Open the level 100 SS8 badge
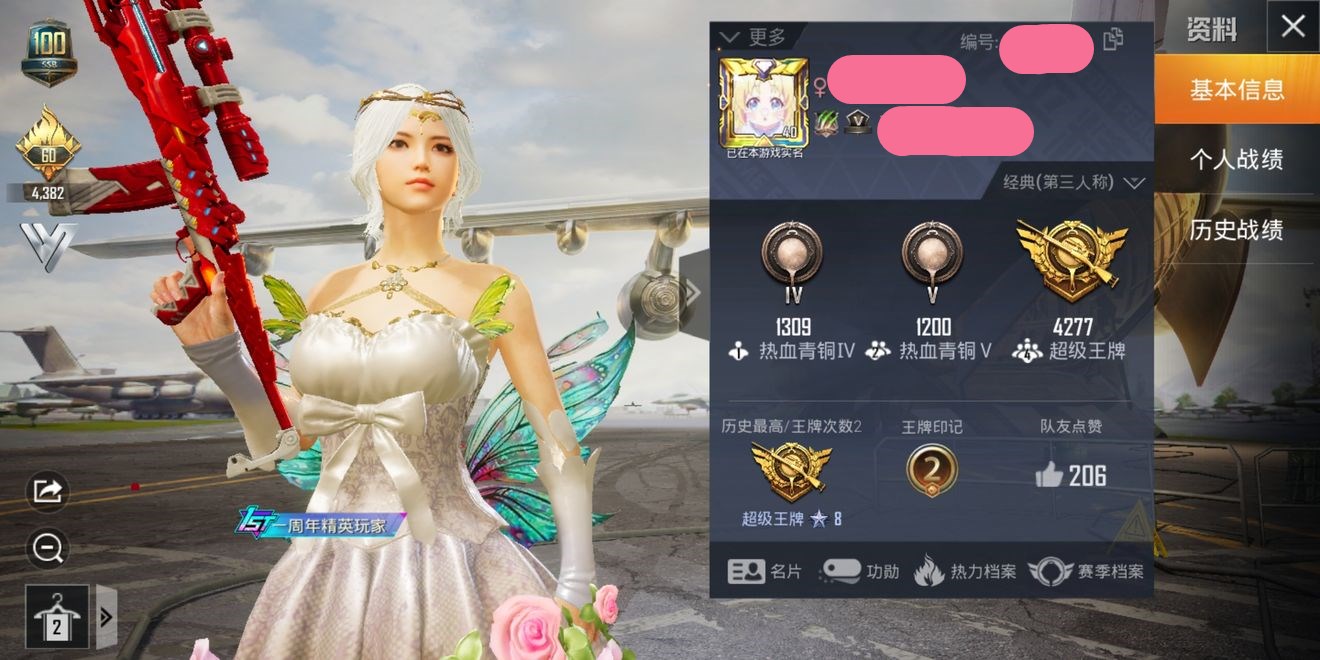The width and height of the screenshot is (1320, 660). pos(48,52)
